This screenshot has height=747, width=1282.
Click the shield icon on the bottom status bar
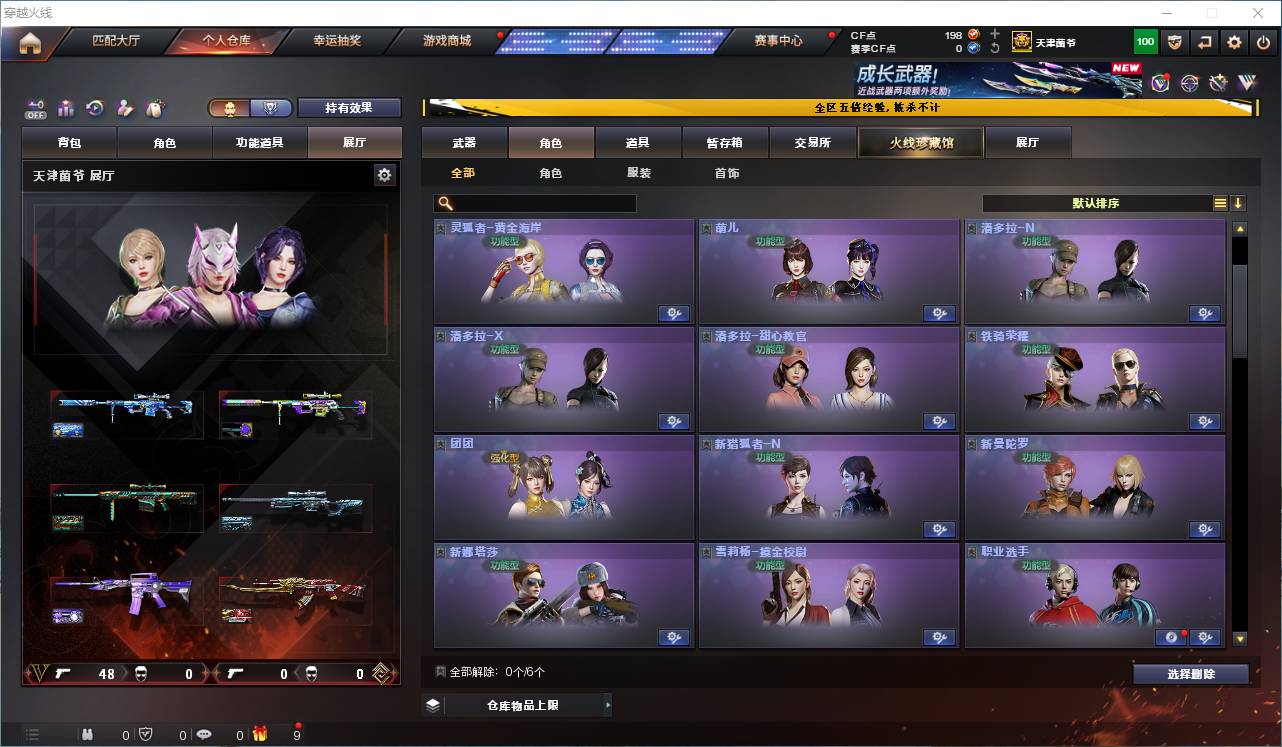coord(146,733)
